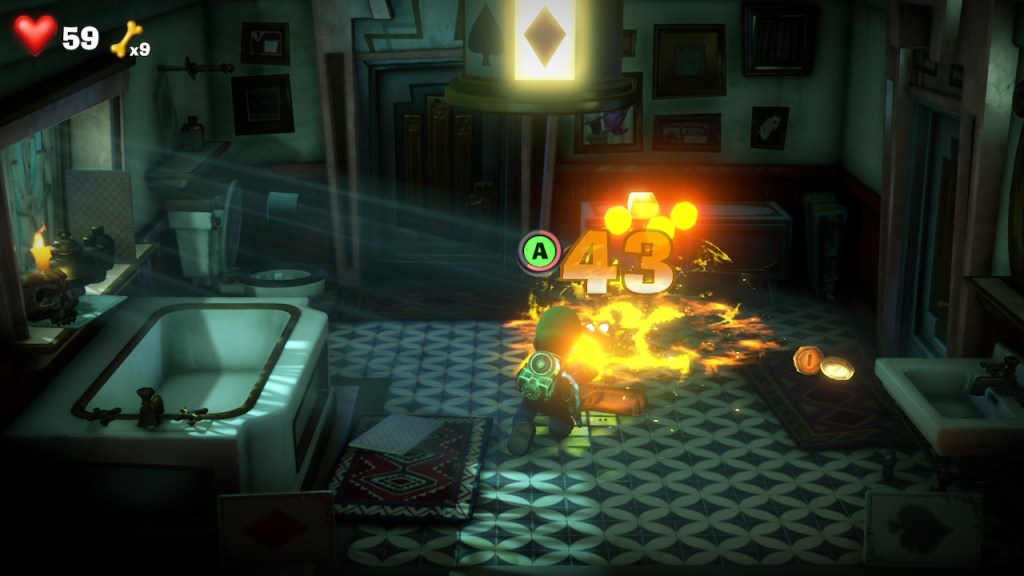The width and height of the screenshot is (1024, 576).
Task: Click the golden bone item icon
Action: 125,39
